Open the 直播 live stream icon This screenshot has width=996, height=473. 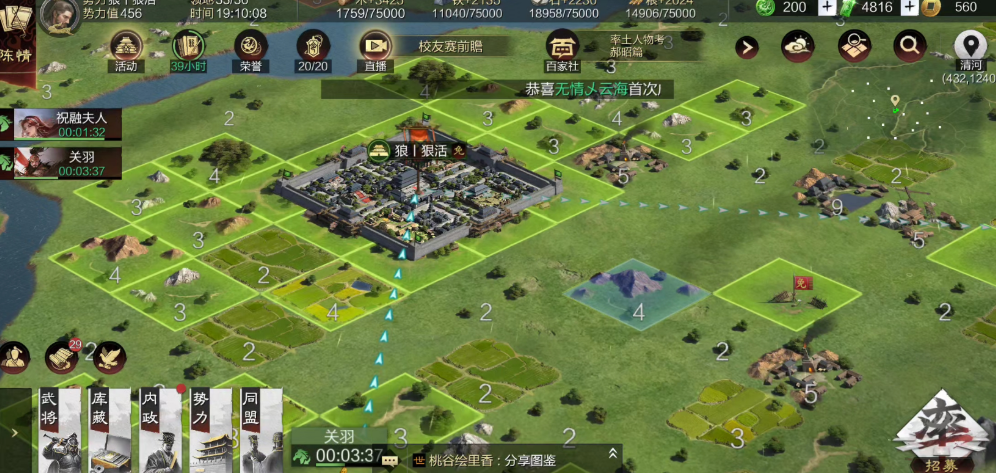point(375,47)
